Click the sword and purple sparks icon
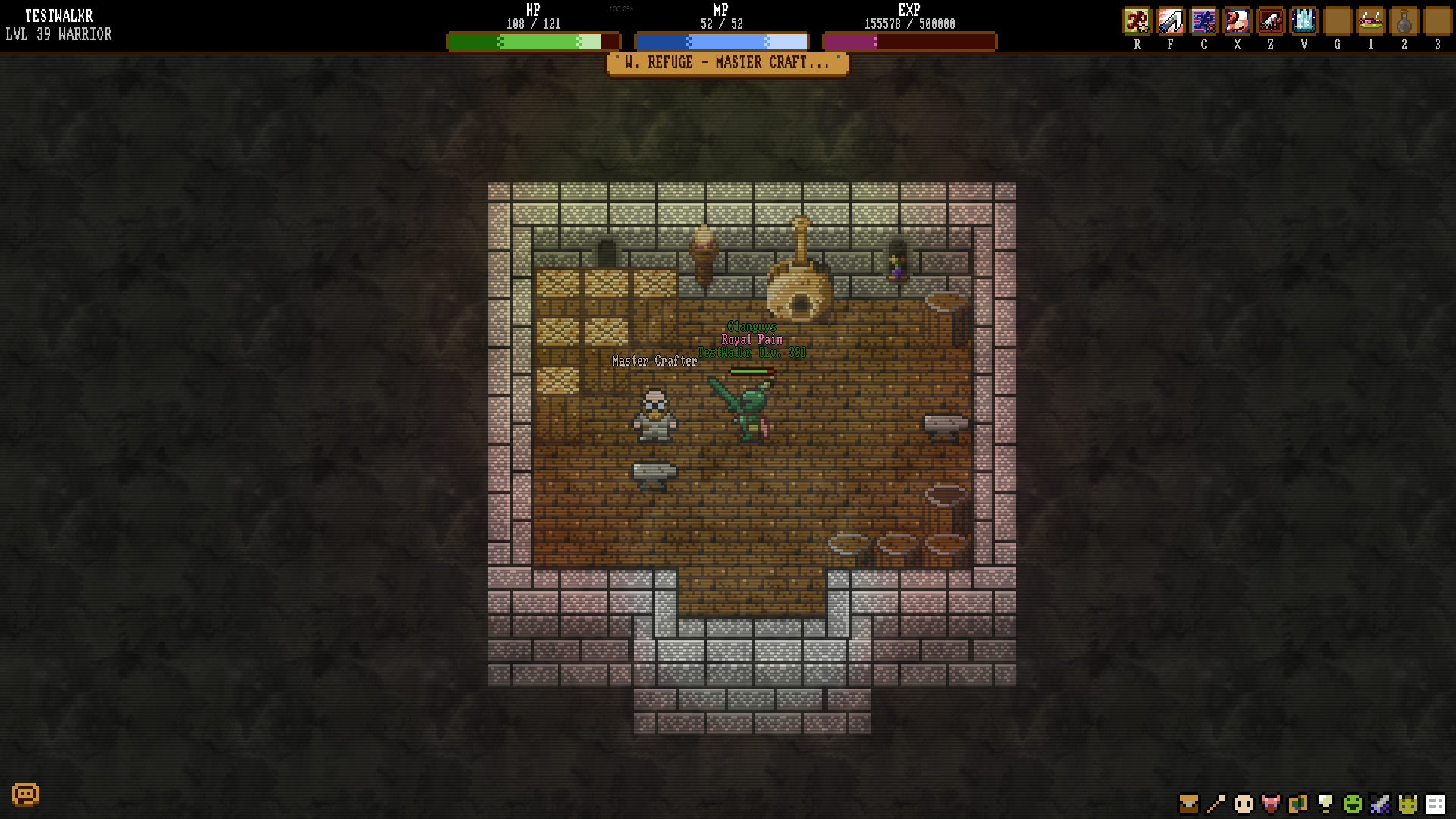 tap(1380, 803)
